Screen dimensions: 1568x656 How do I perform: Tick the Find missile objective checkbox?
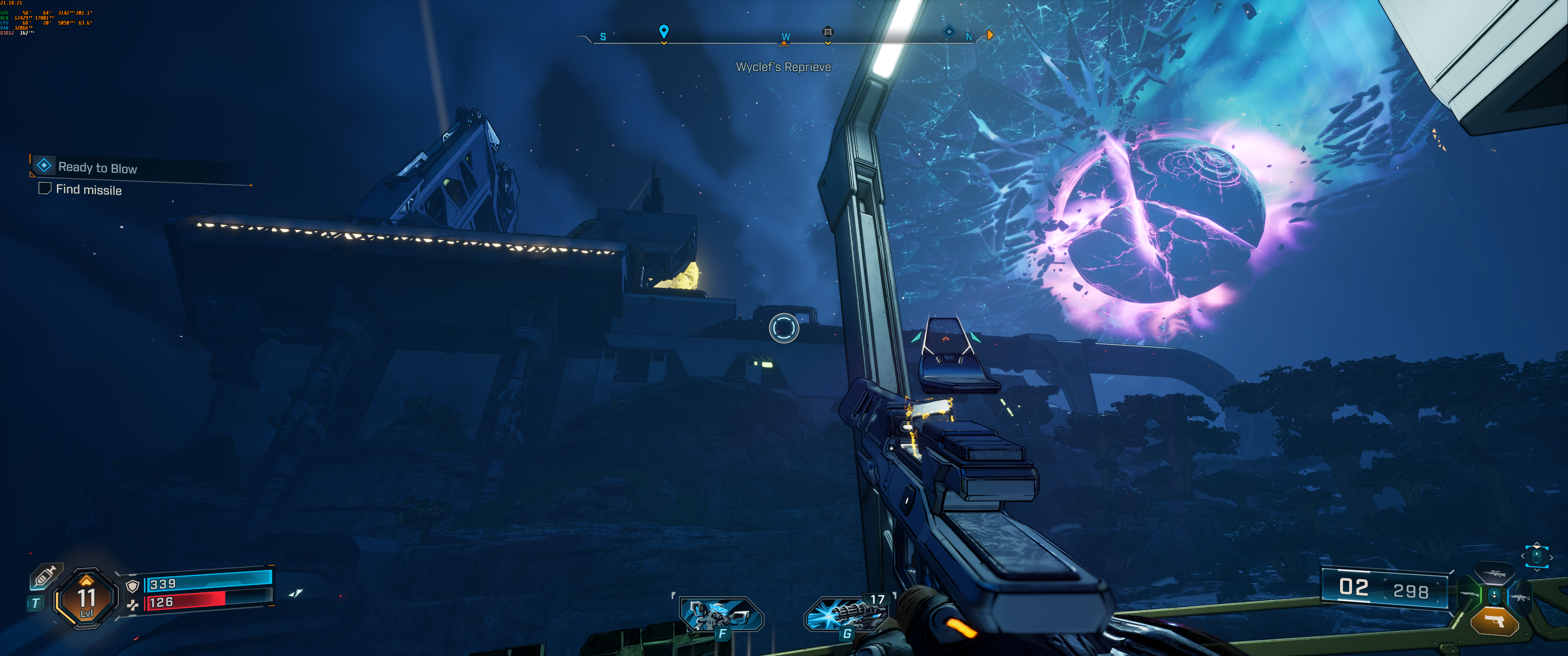tap(44, 189)
